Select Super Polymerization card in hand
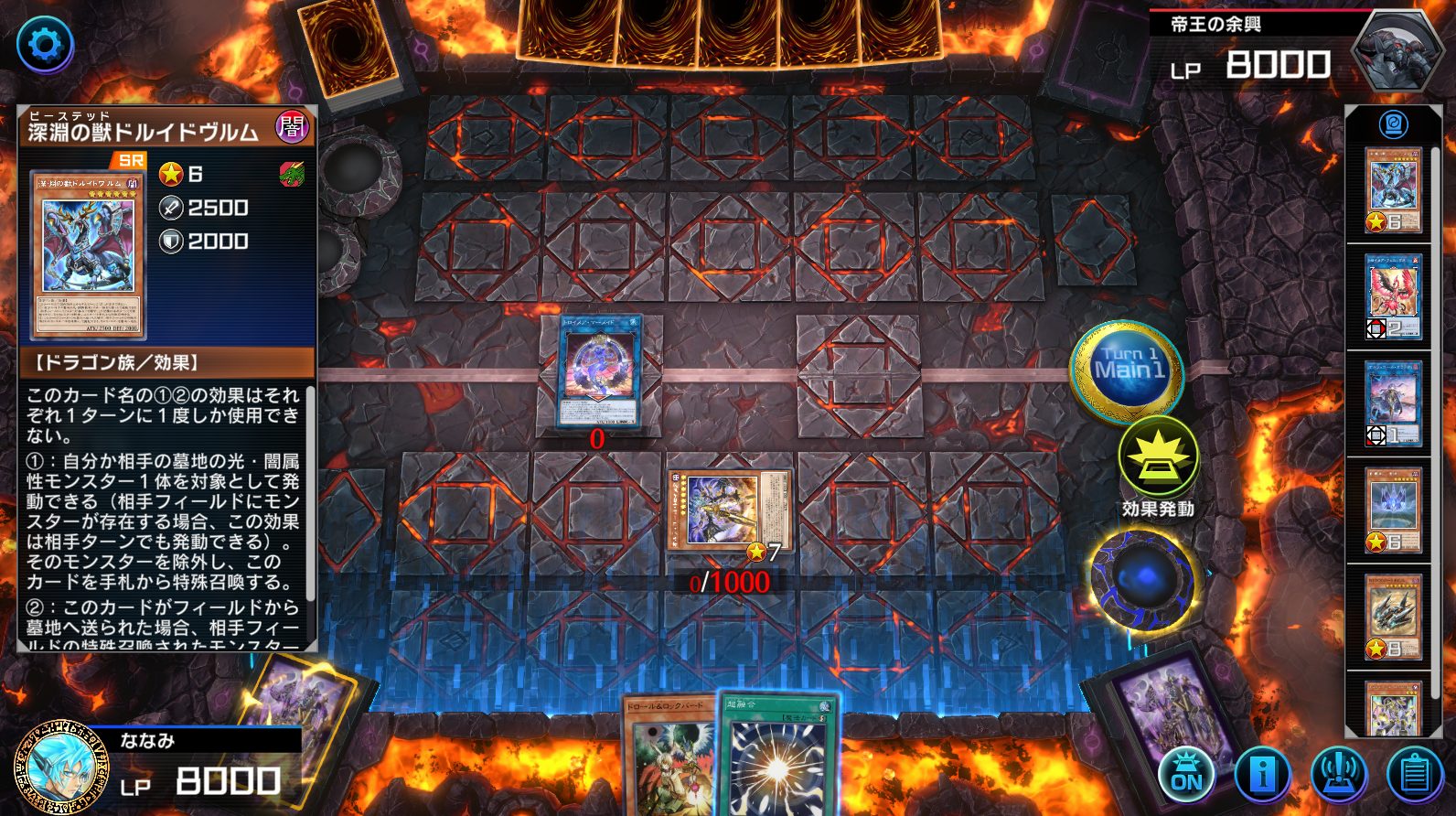Image resolution: width=1456 pixels, height=816 pixels. (777, 756)
